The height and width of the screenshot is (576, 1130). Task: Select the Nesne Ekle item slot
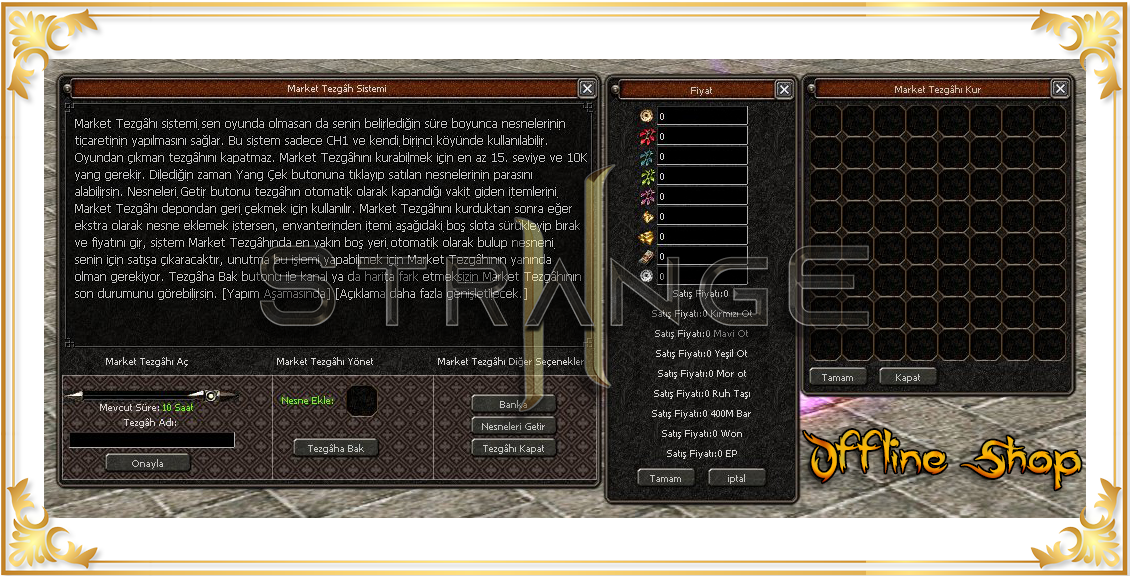point(361,402)
